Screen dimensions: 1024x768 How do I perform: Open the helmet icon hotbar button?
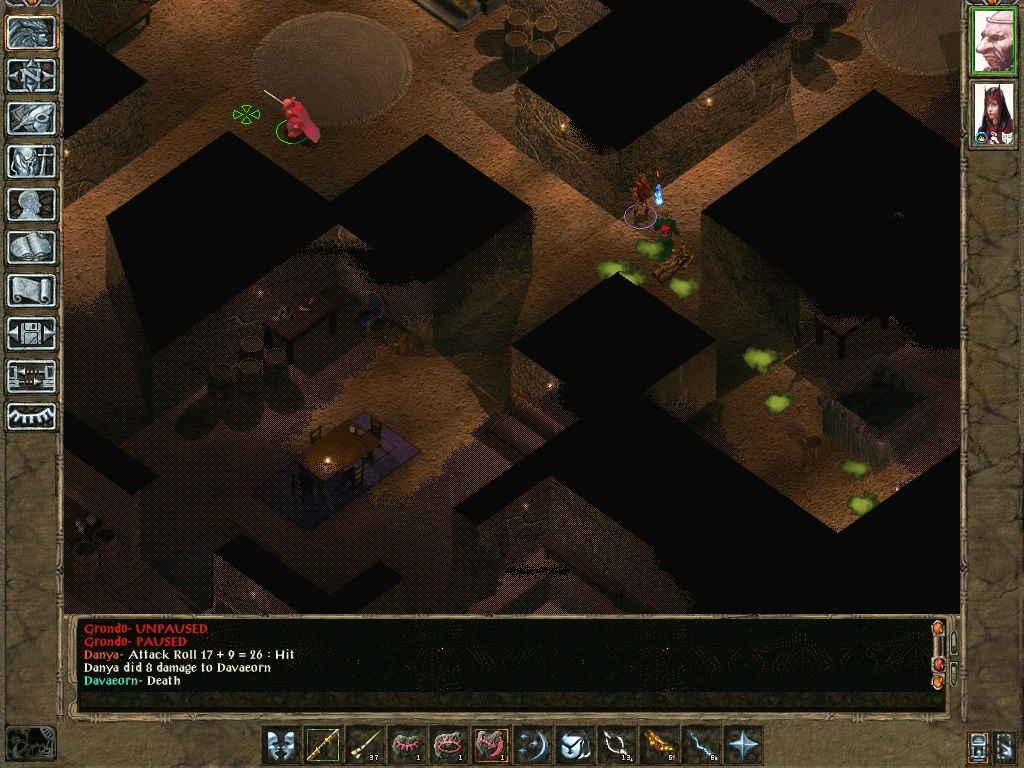point(575,745)
